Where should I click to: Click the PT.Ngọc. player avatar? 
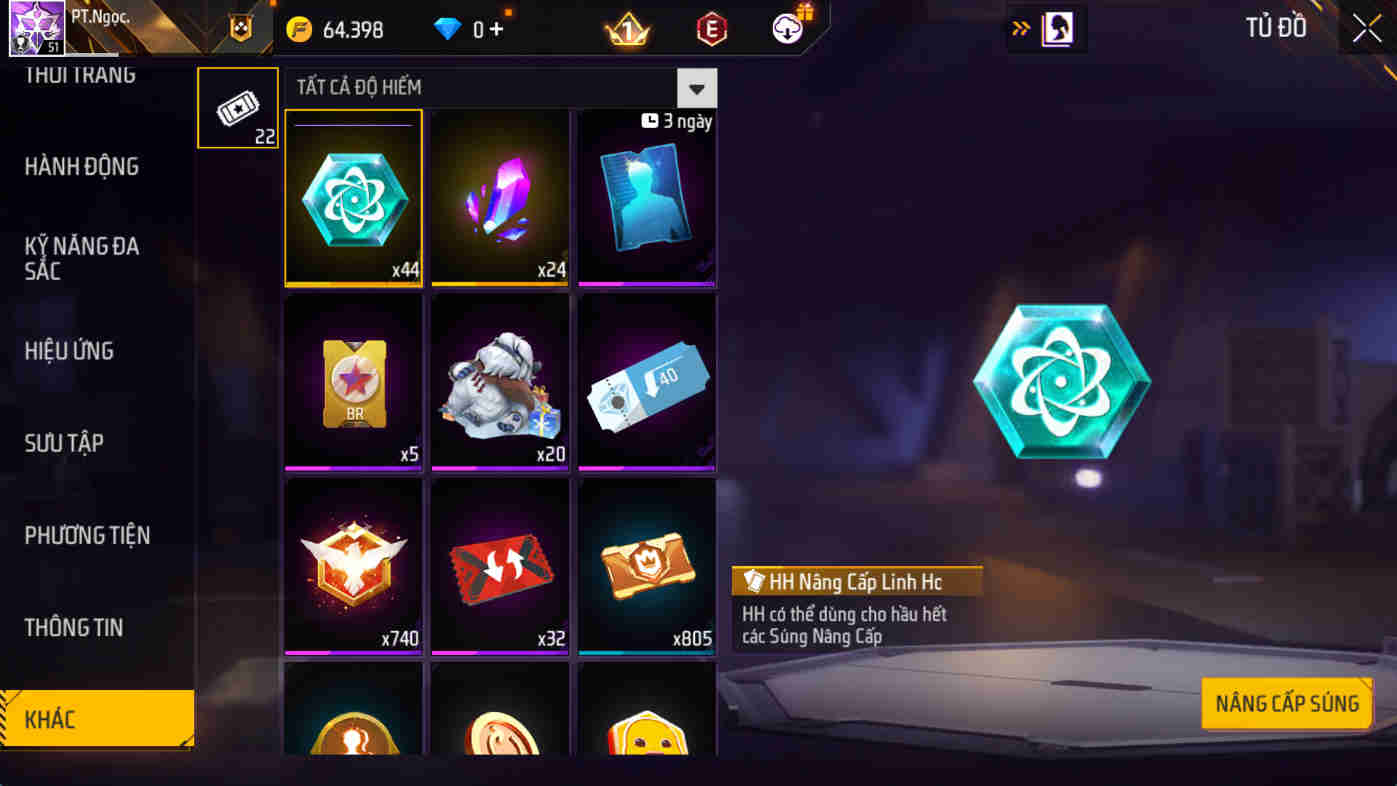click(x=37, y=26)
